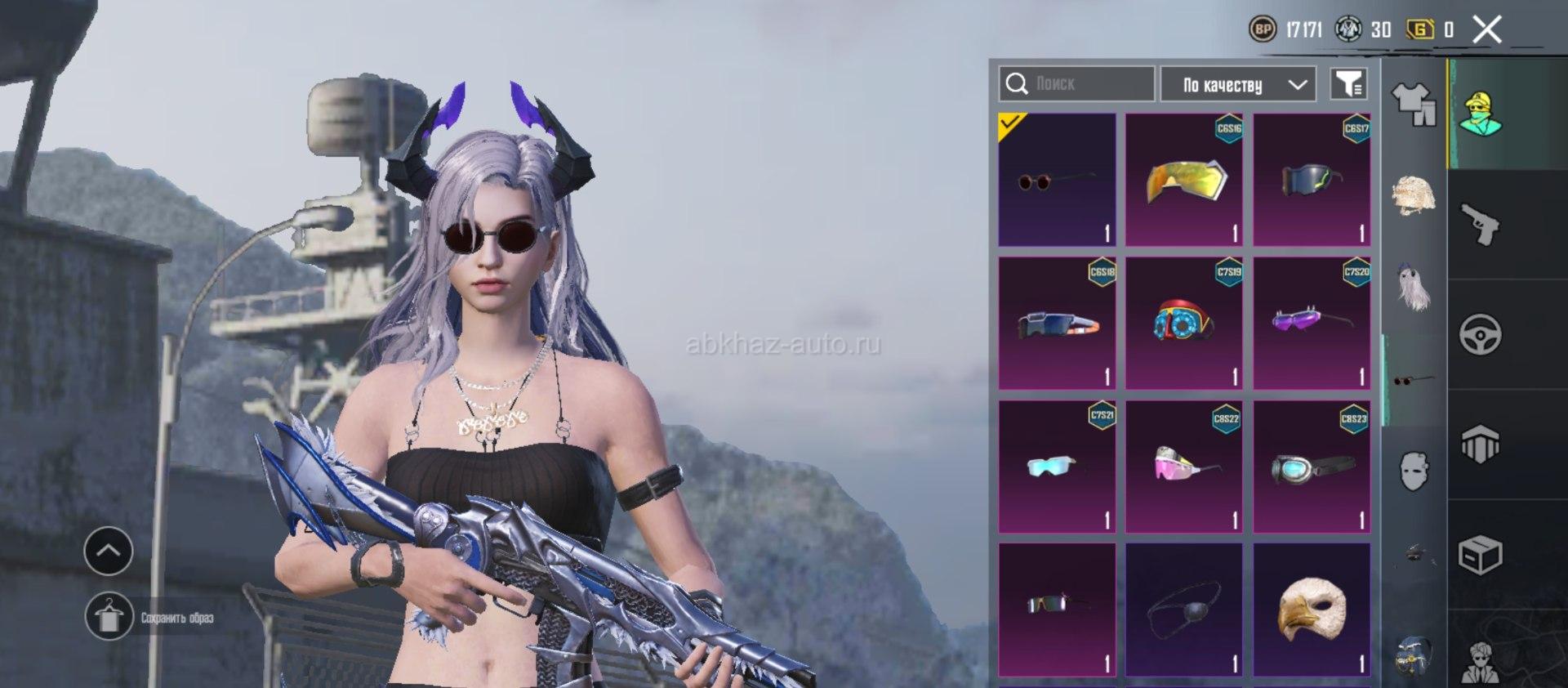Image resolution: width=1568 pixels, height=688 pixels.
Task: Pick the purple sunglasses C7S20
Action: (1312, 323)
